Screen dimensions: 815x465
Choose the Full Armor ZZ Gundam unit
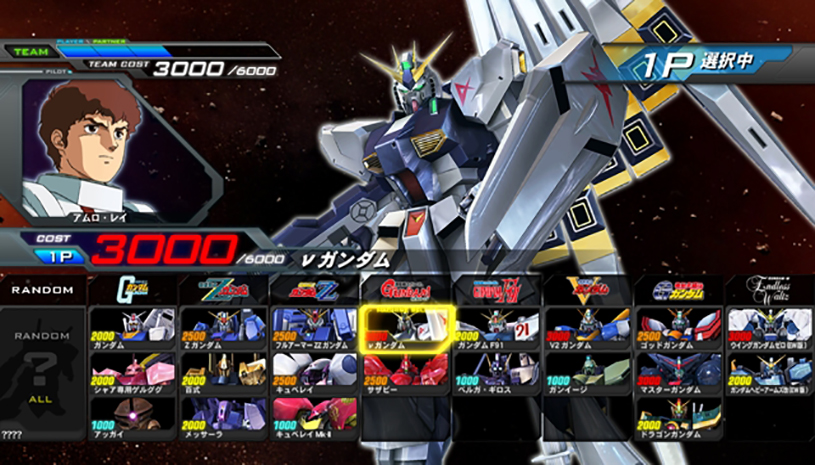[315, 327]
